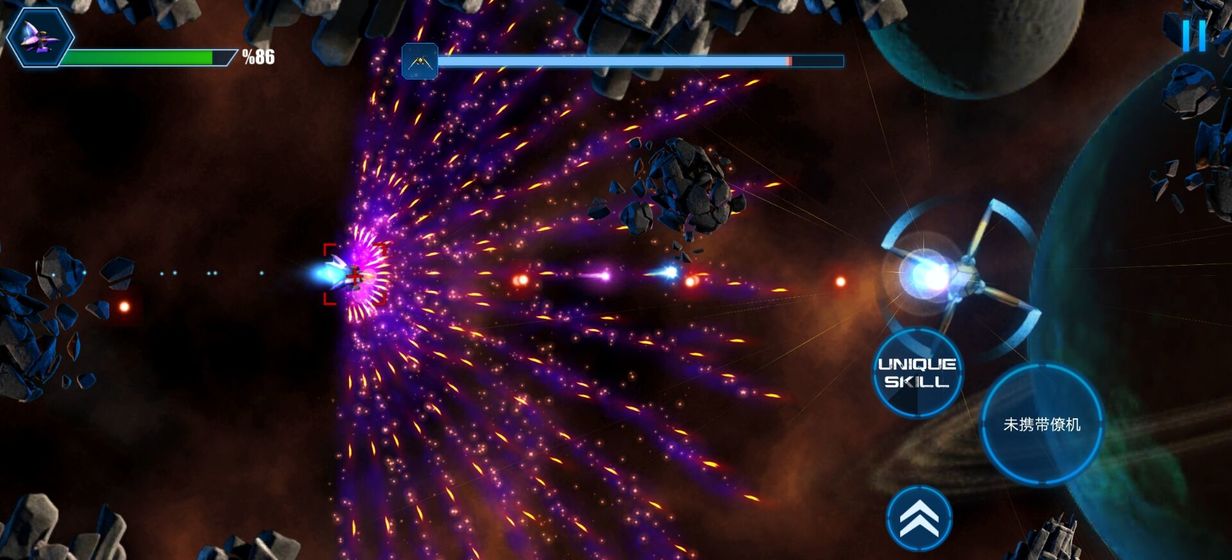Viewport: 1232px width, 560px height.
Task: Tap the 未携带僚机 wingman button
Action: coord(1042,424)
